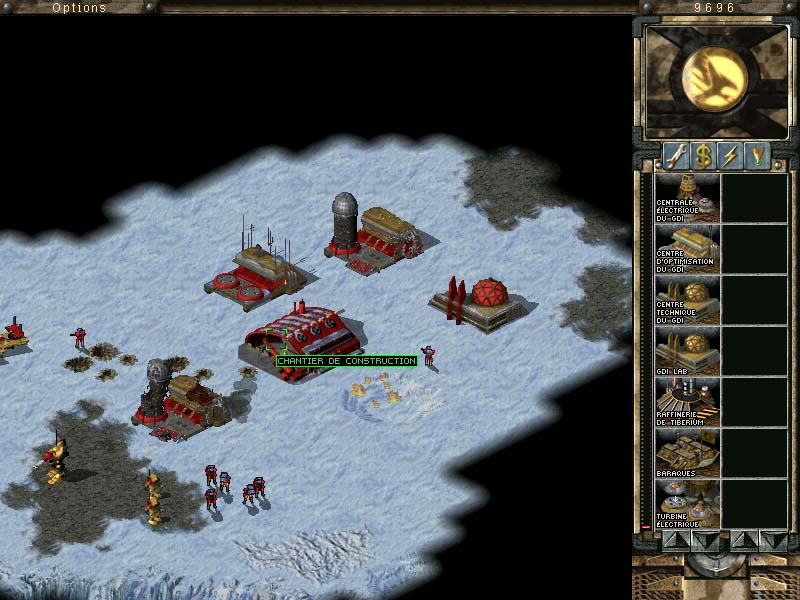Click the down arrow below the building column
The height and width of the screenshot is (600, 800).
704,539
